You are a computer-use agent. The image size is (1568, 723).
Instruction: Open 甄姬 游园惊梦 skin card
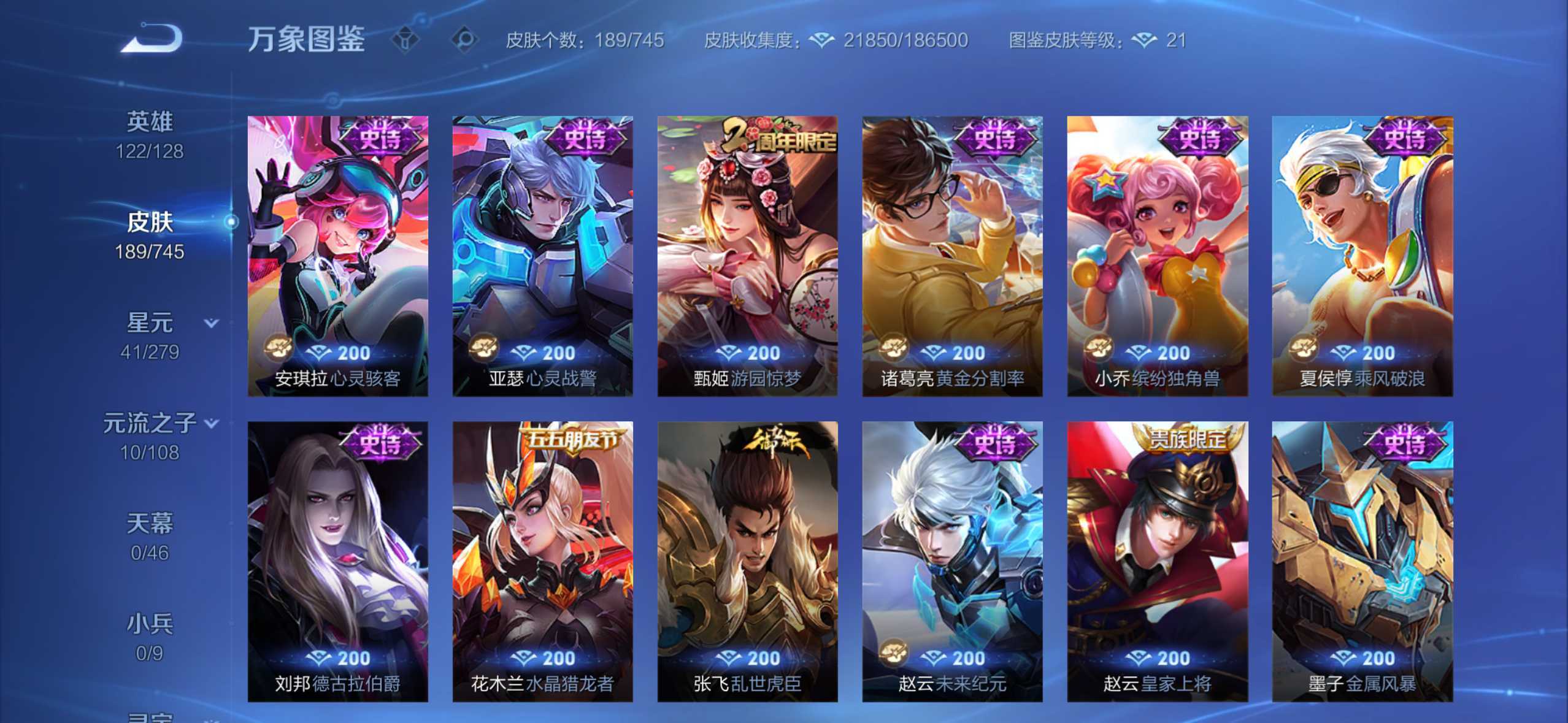[x=747, y=256]
